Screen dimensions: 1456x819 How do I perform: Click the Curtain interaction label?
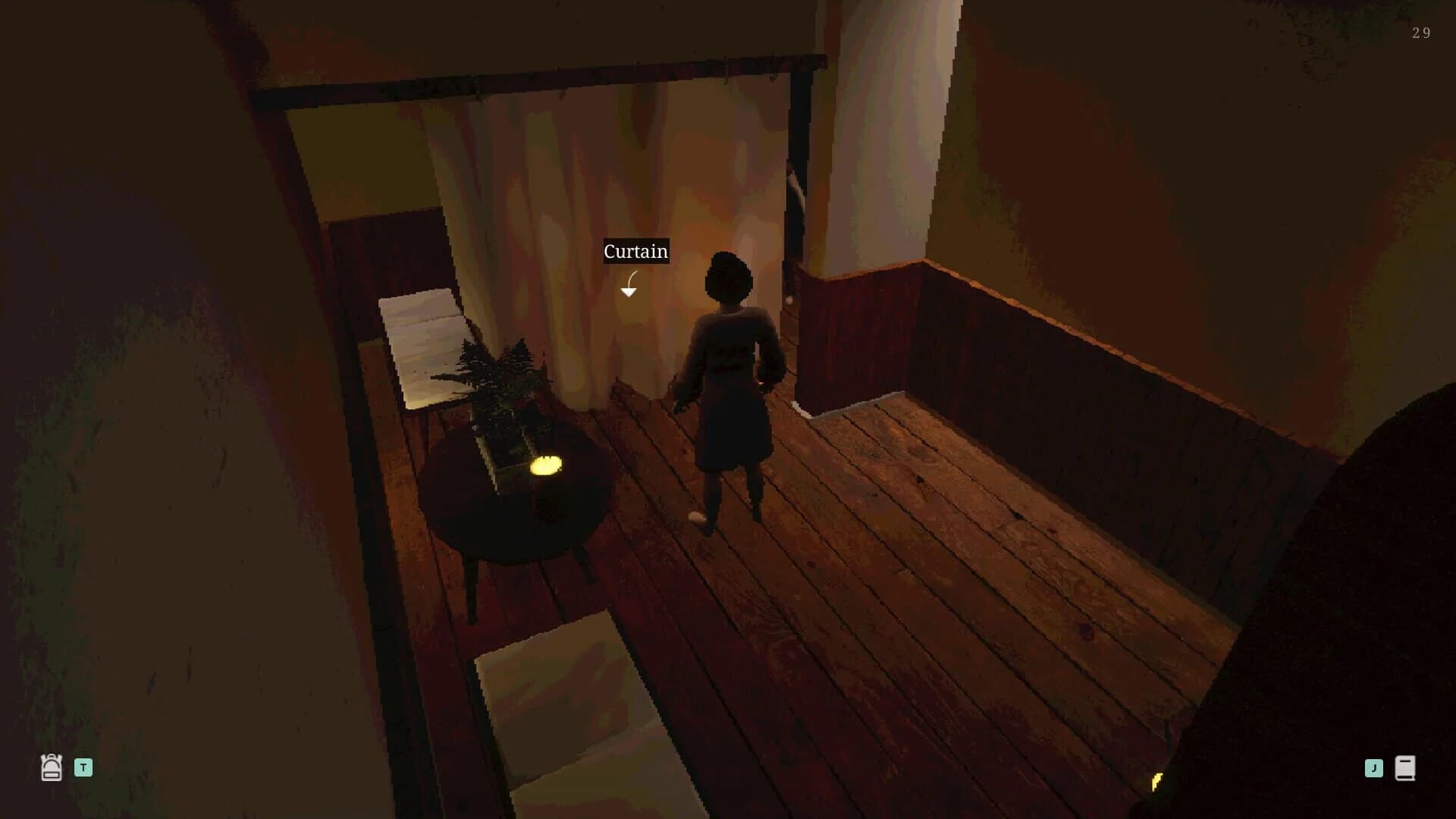click(x=635, y=251)
